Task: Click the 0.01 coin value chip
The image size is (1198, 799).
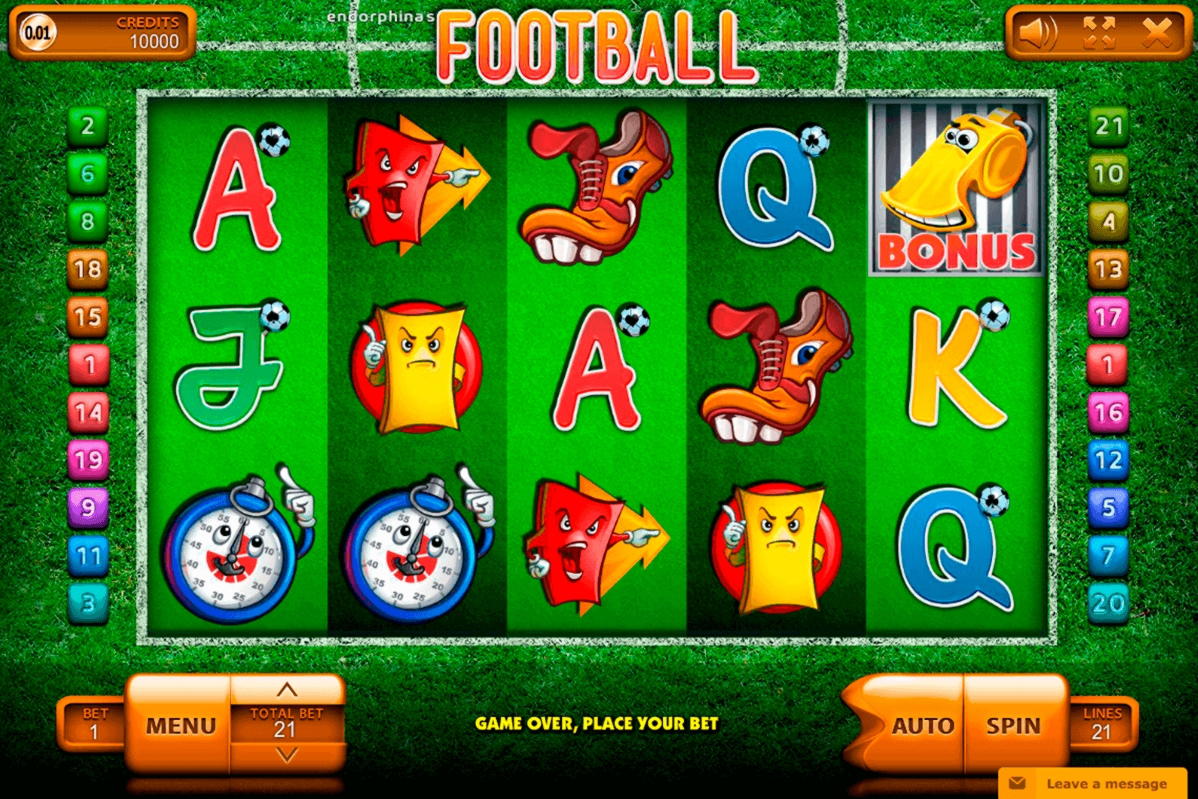Action: pos(38,33)
